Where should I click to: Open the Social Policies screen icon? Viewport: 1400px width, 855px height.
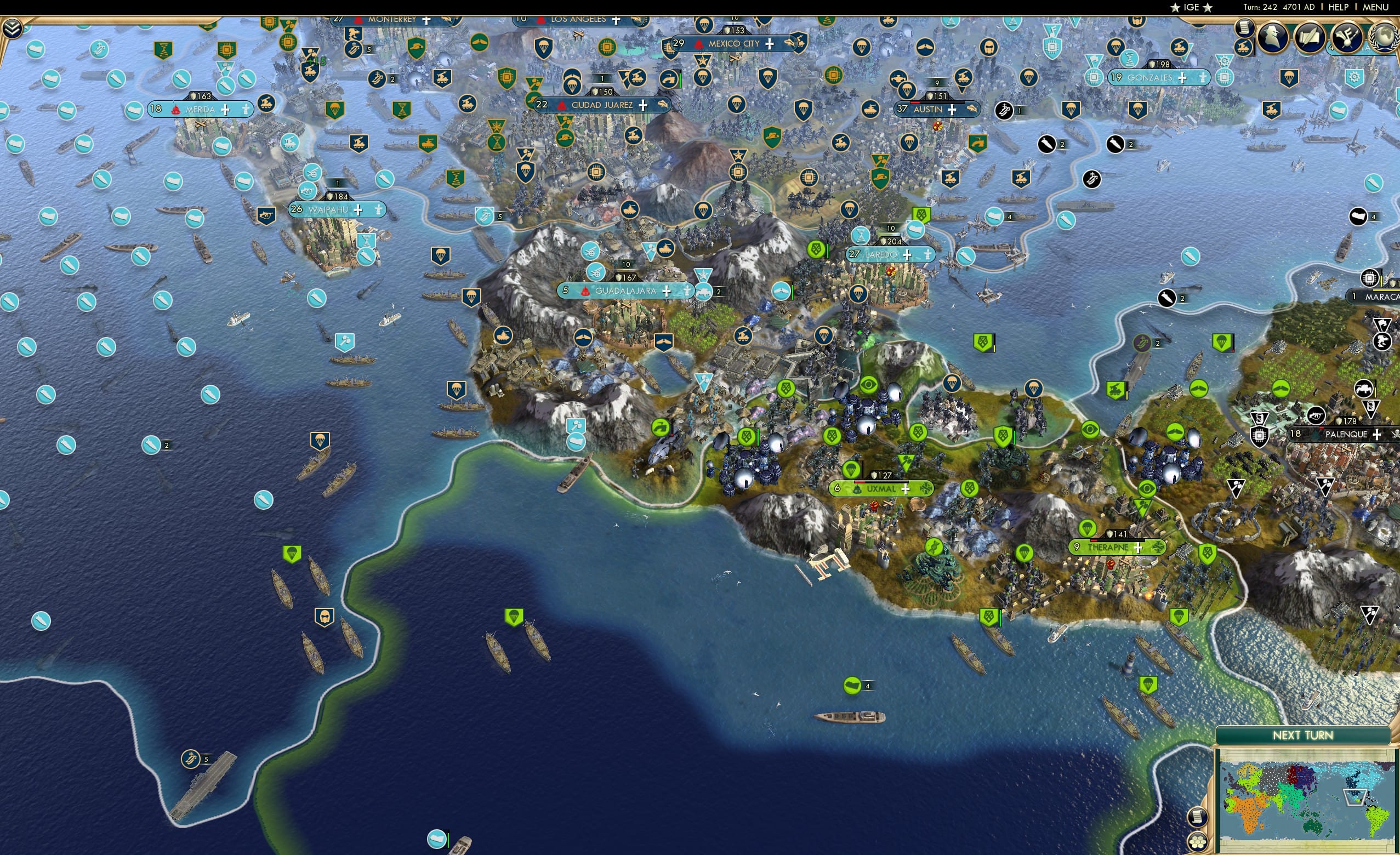[x=1346, y=37]
